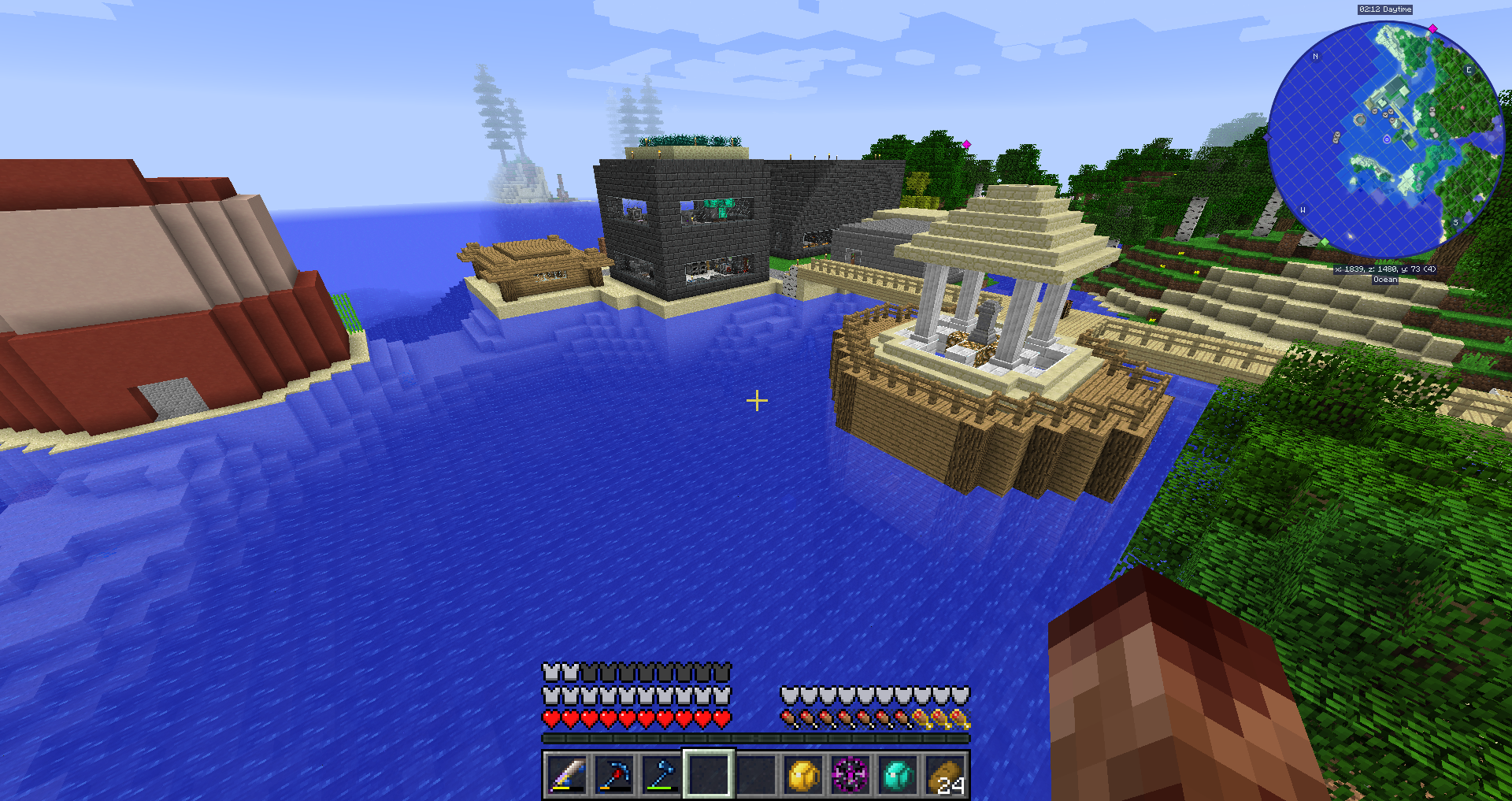Click the player position marker on minimap
Screen dimensions: 1512x801
(1387, 139)
